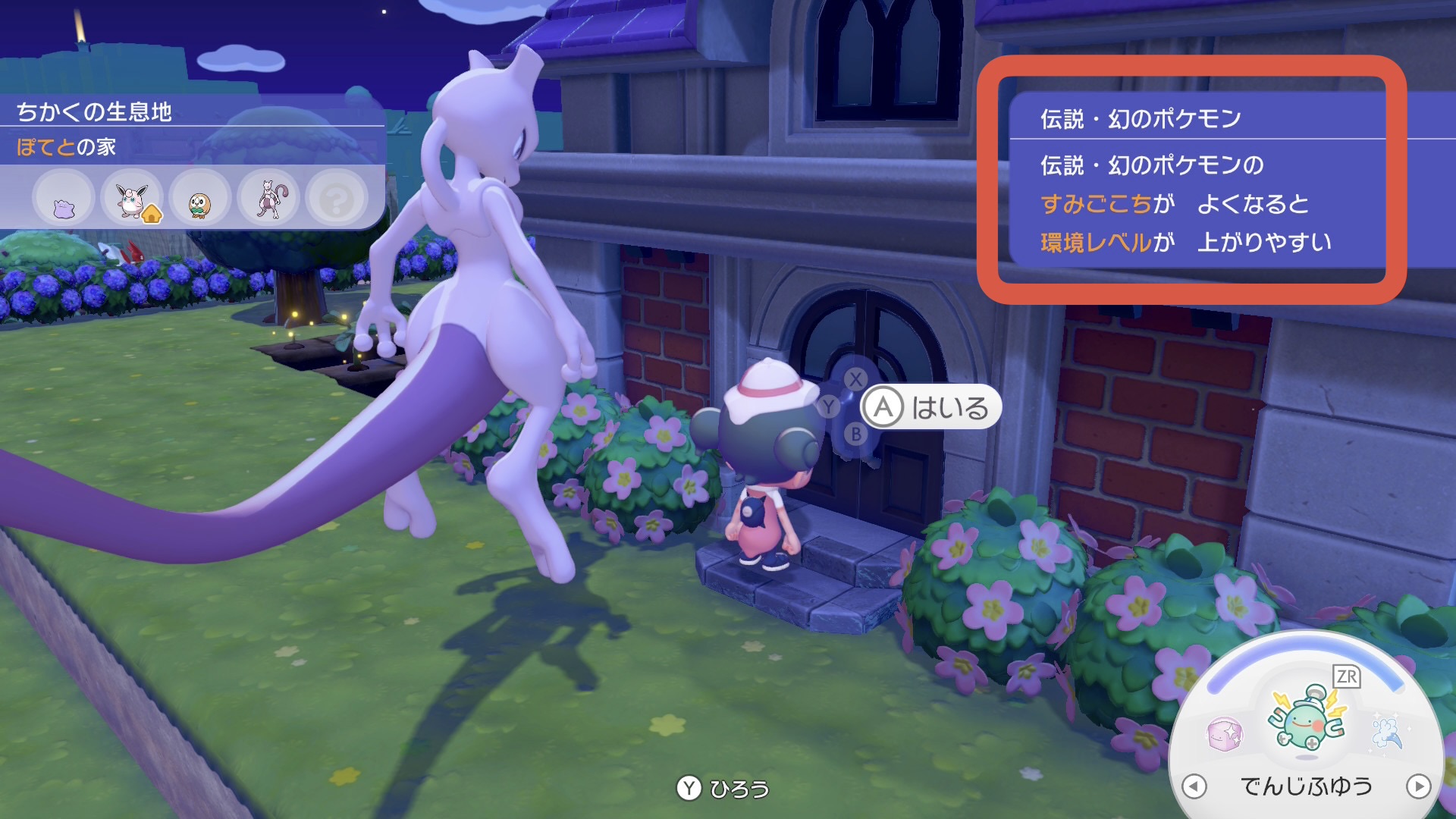
Task: Select the water splash ability icon
Action: [x=1388, y=733]
